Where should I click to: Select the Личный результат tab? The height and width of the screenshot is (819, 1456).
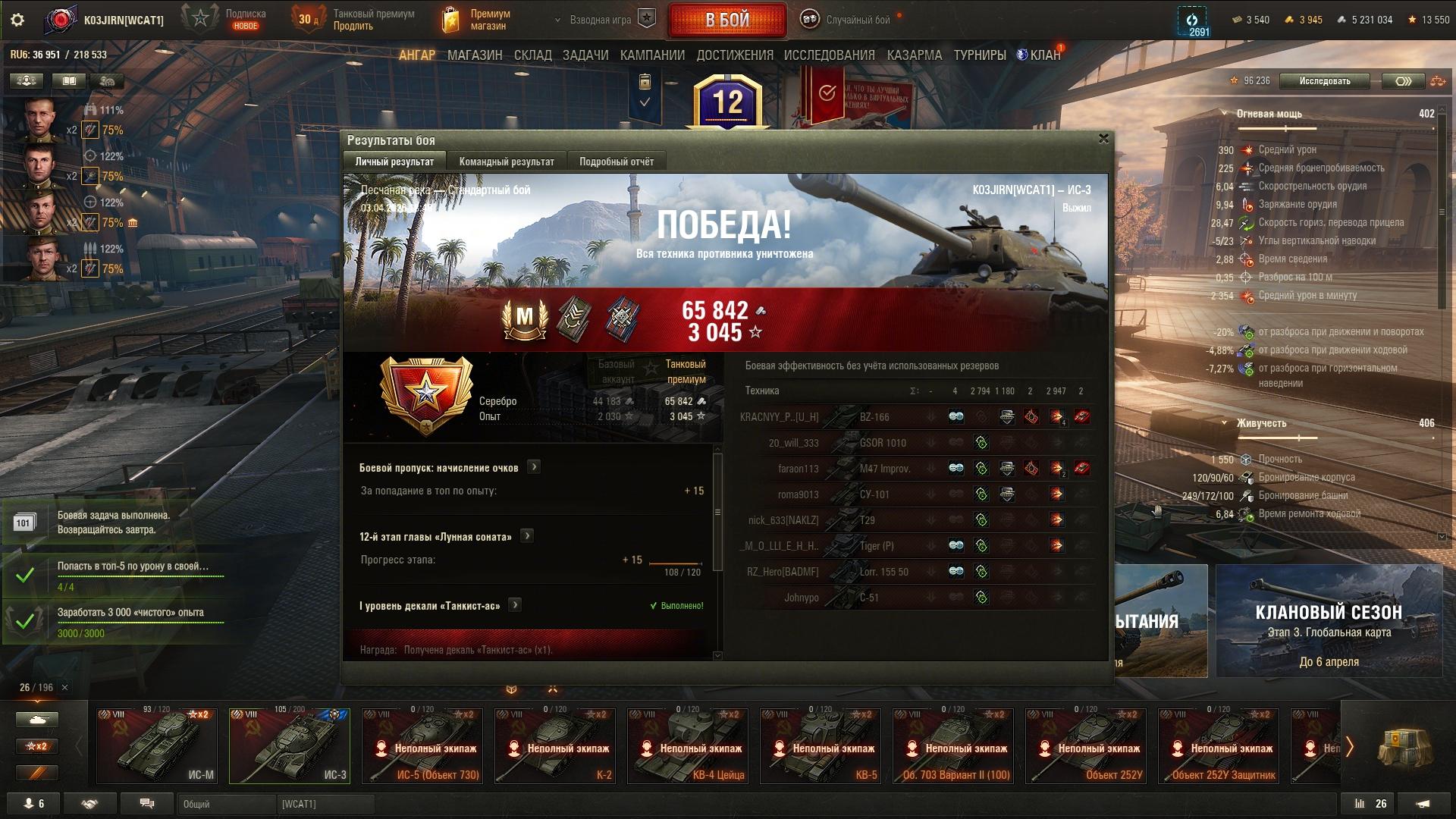click(394, 162)
